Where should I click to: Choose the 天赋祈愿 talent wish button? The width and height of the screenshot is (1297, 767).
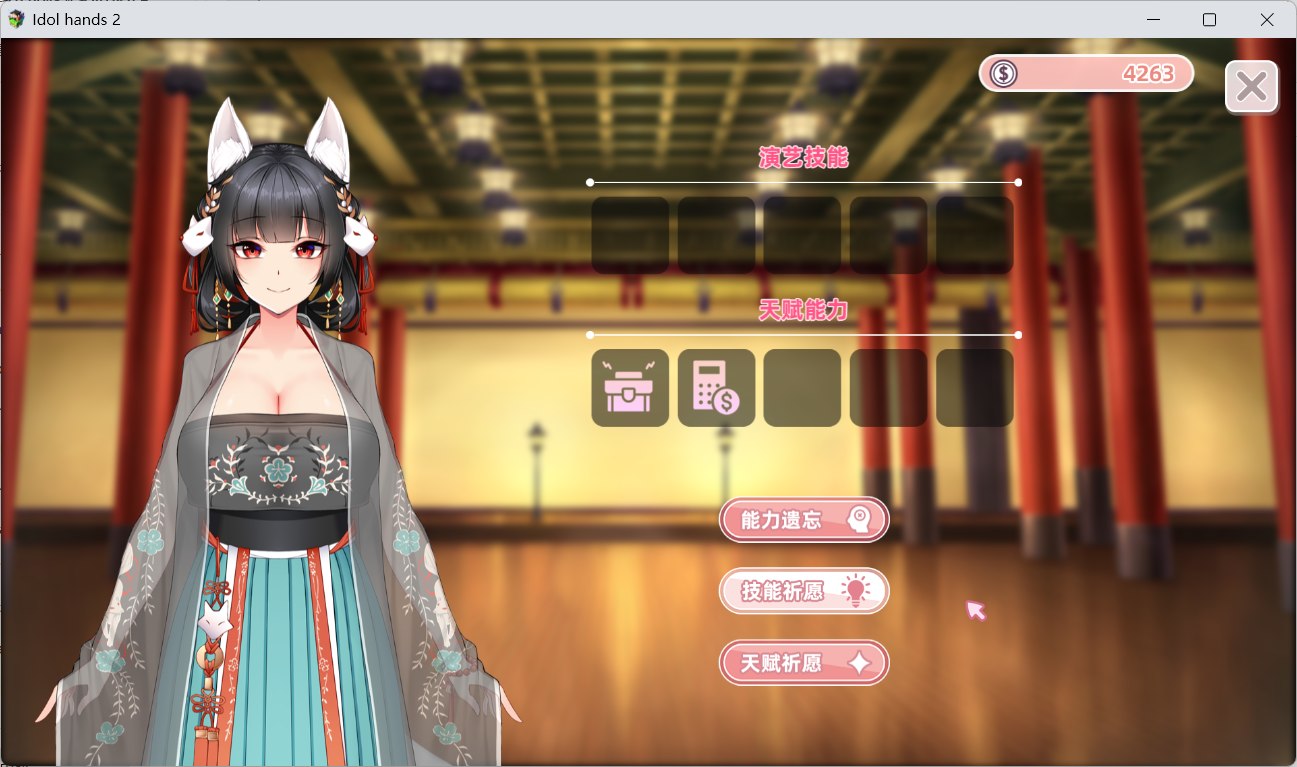(x=803, y=663)
